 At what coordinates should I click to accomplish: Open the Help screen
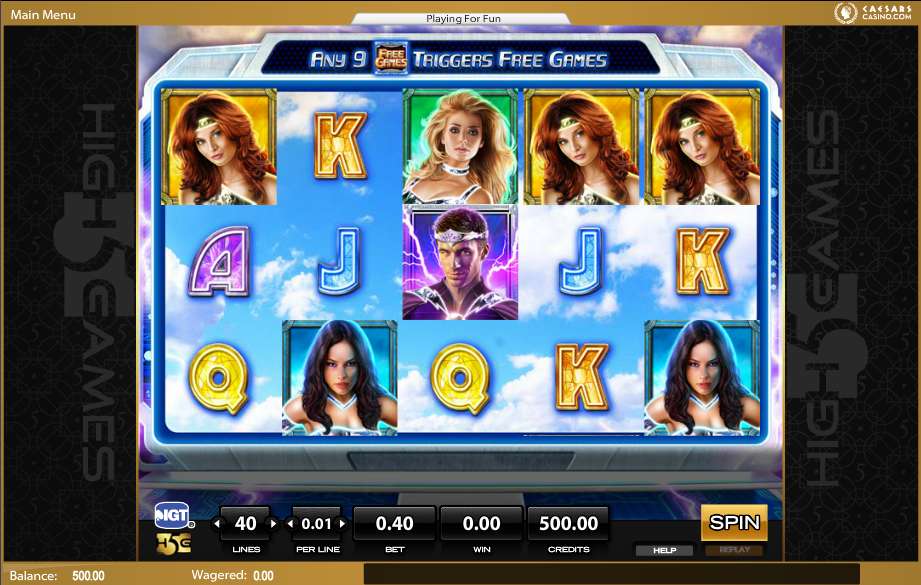tap(664, 550)
